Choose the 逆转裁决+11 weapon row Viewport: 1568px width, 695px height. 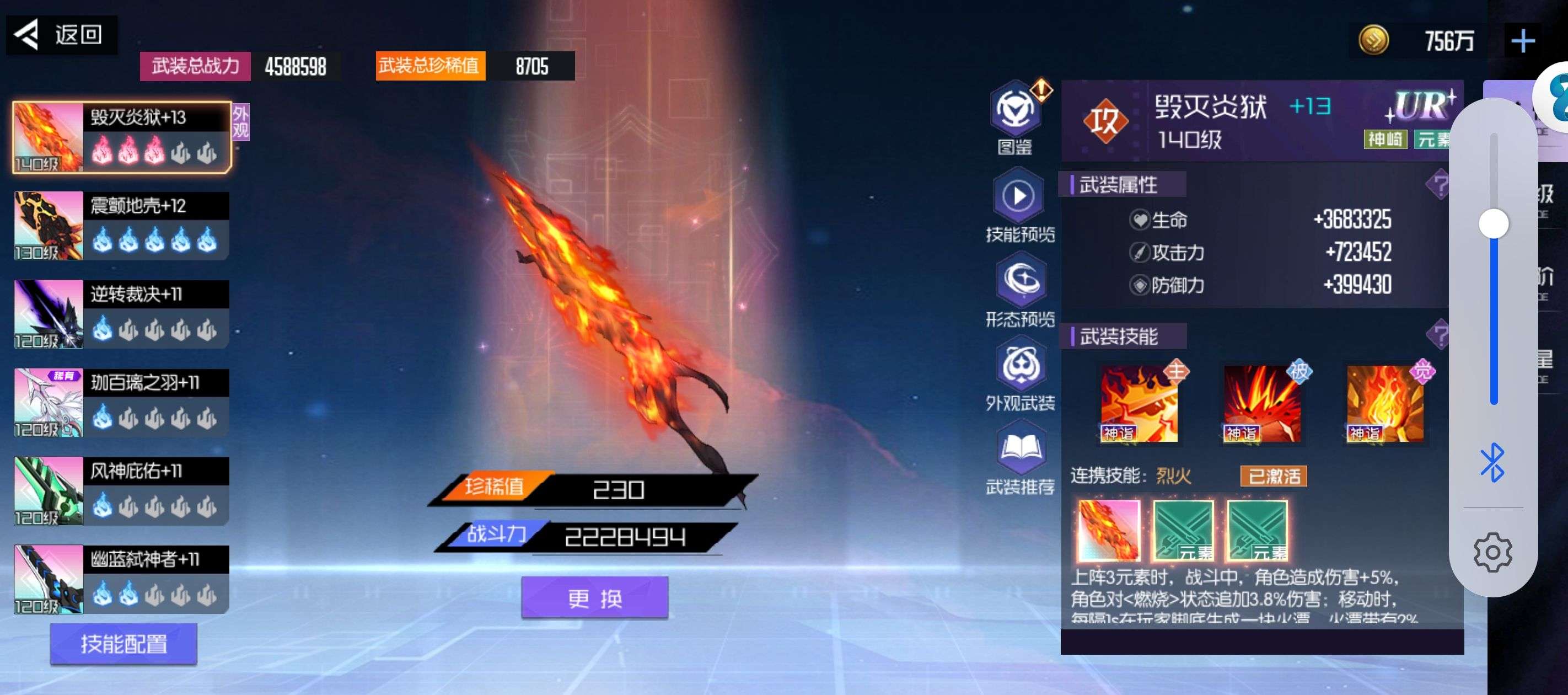pos(122,314)
